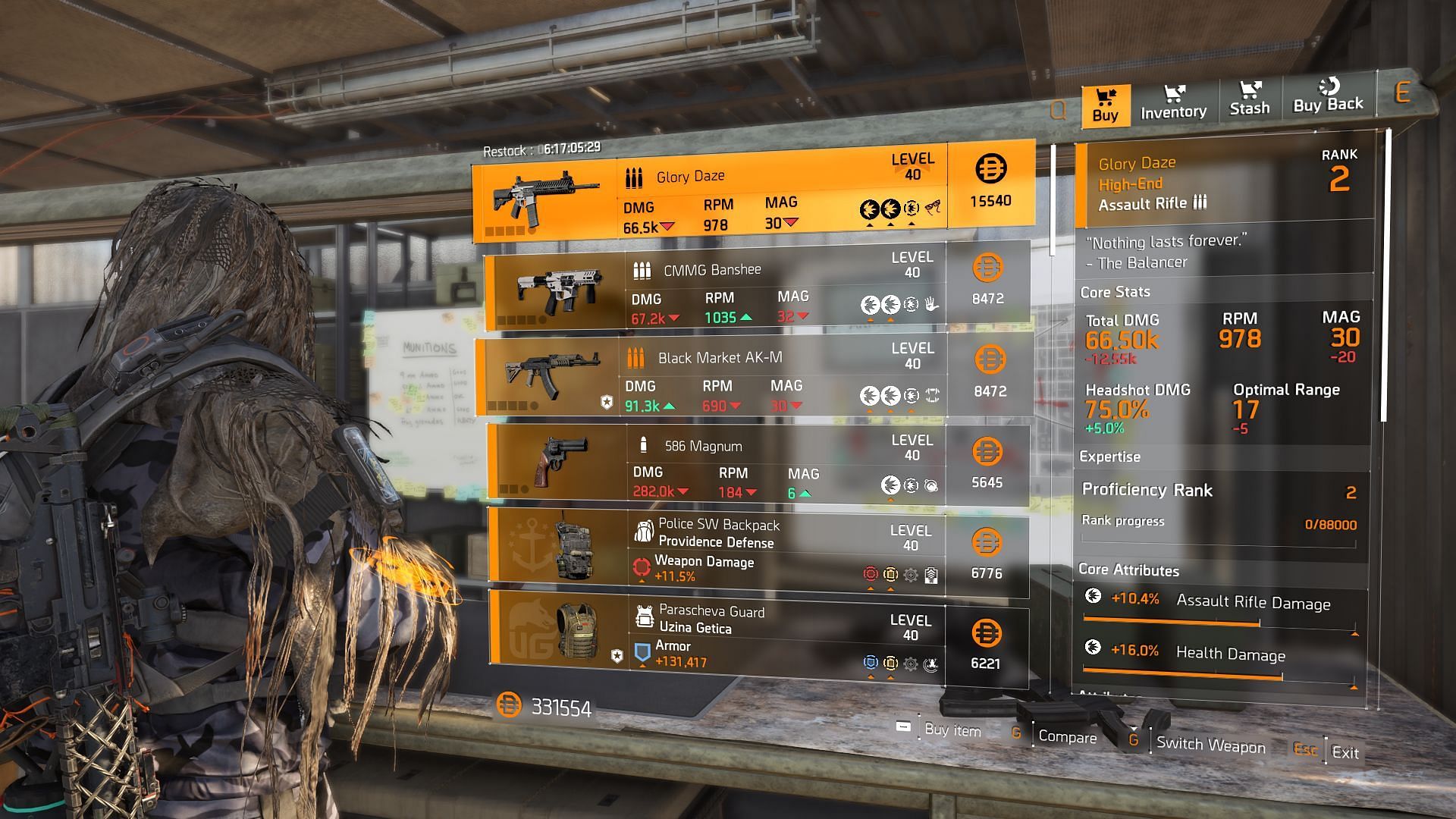Switch to the Buy tab
Image resolution: width=1456 pixels, height=819 pixels.
tap(1105, 105)
